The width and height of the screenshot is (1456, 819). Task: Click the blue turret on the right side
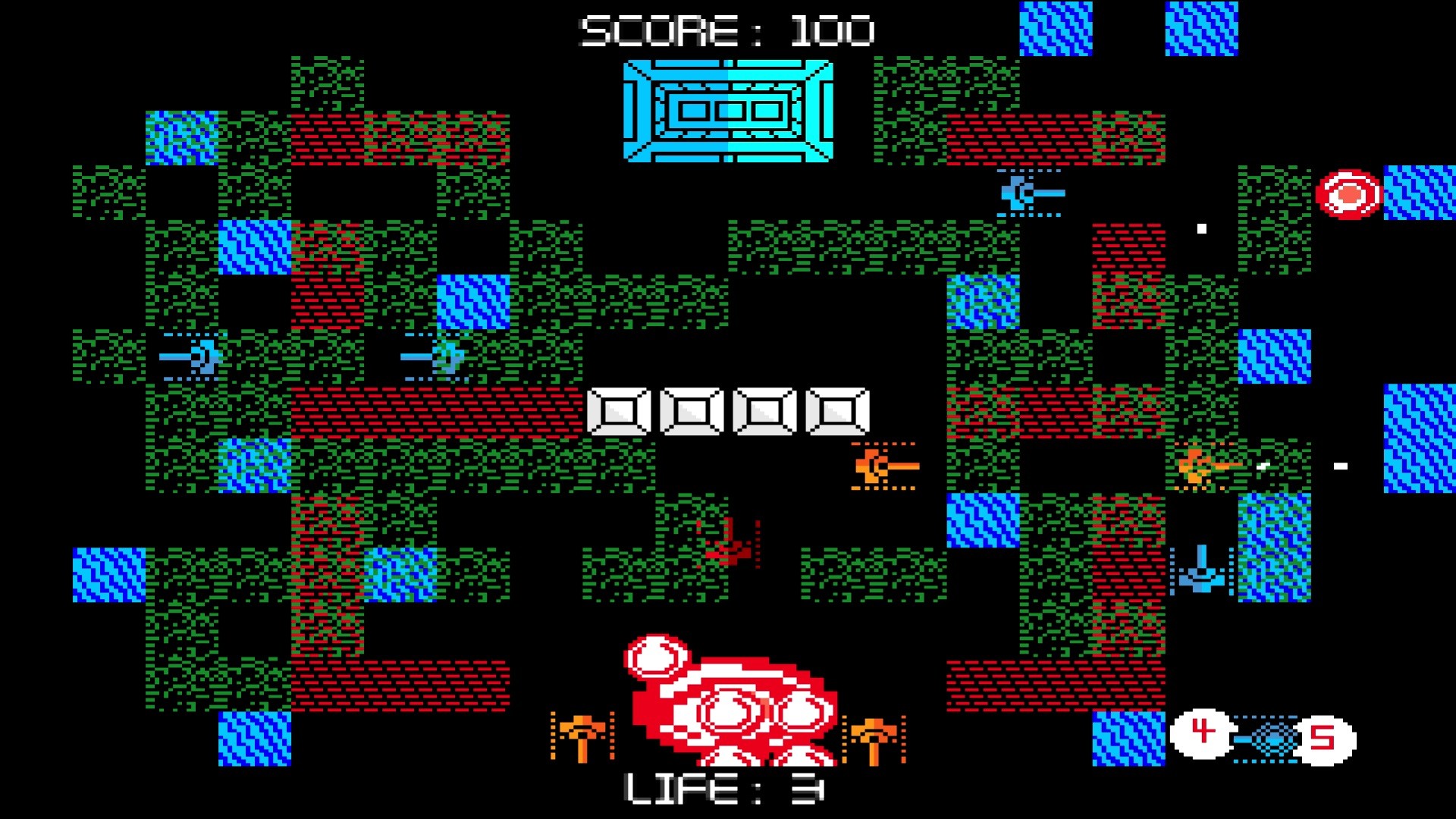pyautogui.click(x=1200, y=578)
